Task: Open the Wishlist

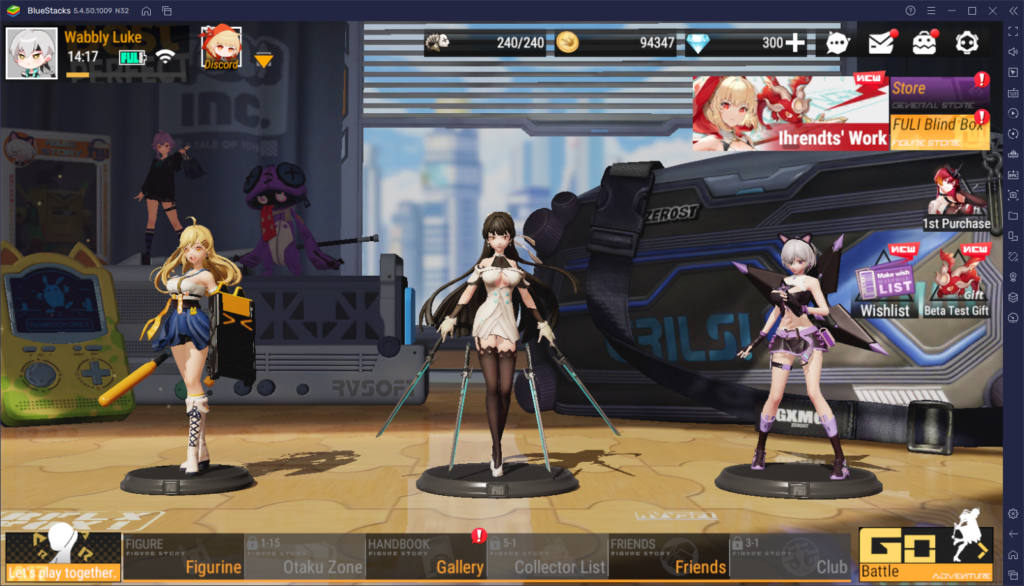Action: pyautogui.click(x=885, y=283)
